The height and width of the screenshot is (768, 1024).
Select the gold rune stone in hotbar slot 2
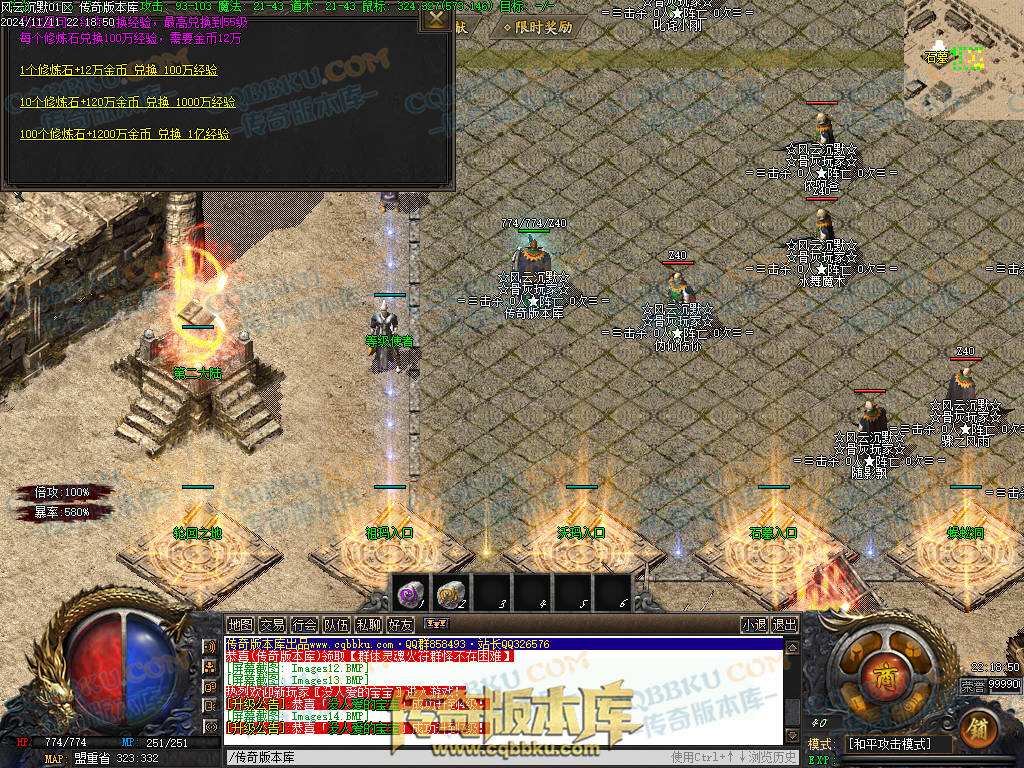[449, 593]
